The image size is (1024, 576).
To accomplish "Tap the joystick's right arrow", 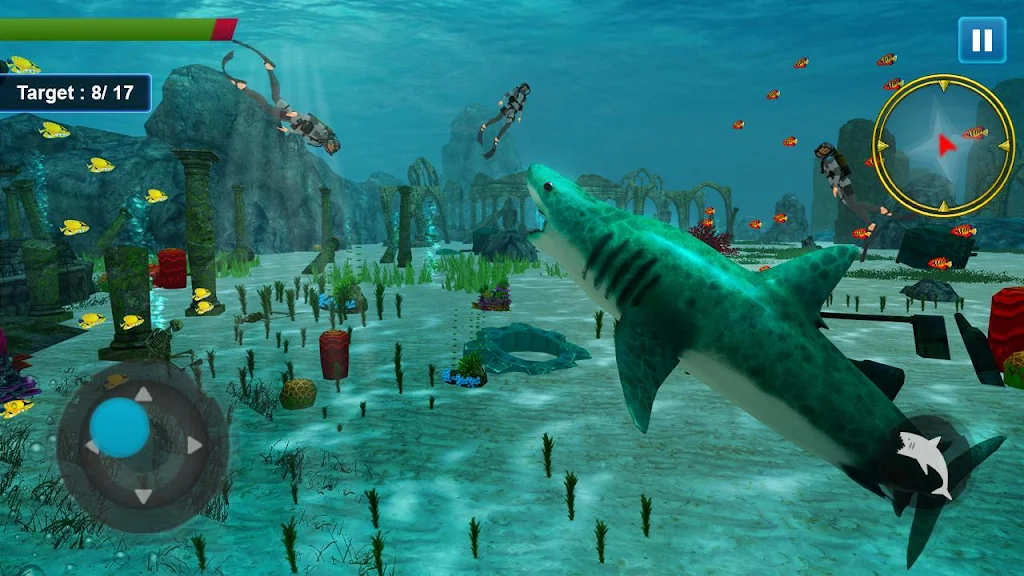I will 194,445.
